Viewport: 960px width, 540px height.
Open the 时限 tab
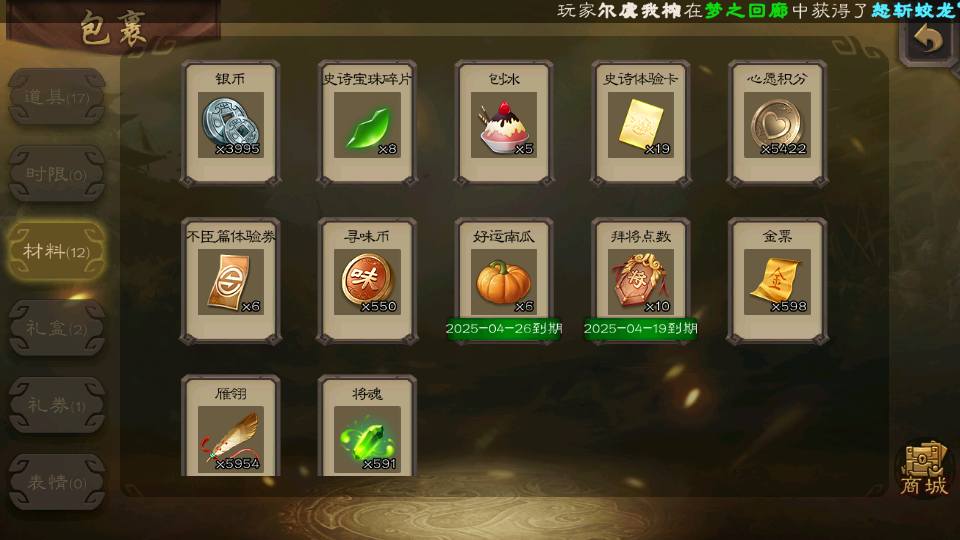(56, 174)
